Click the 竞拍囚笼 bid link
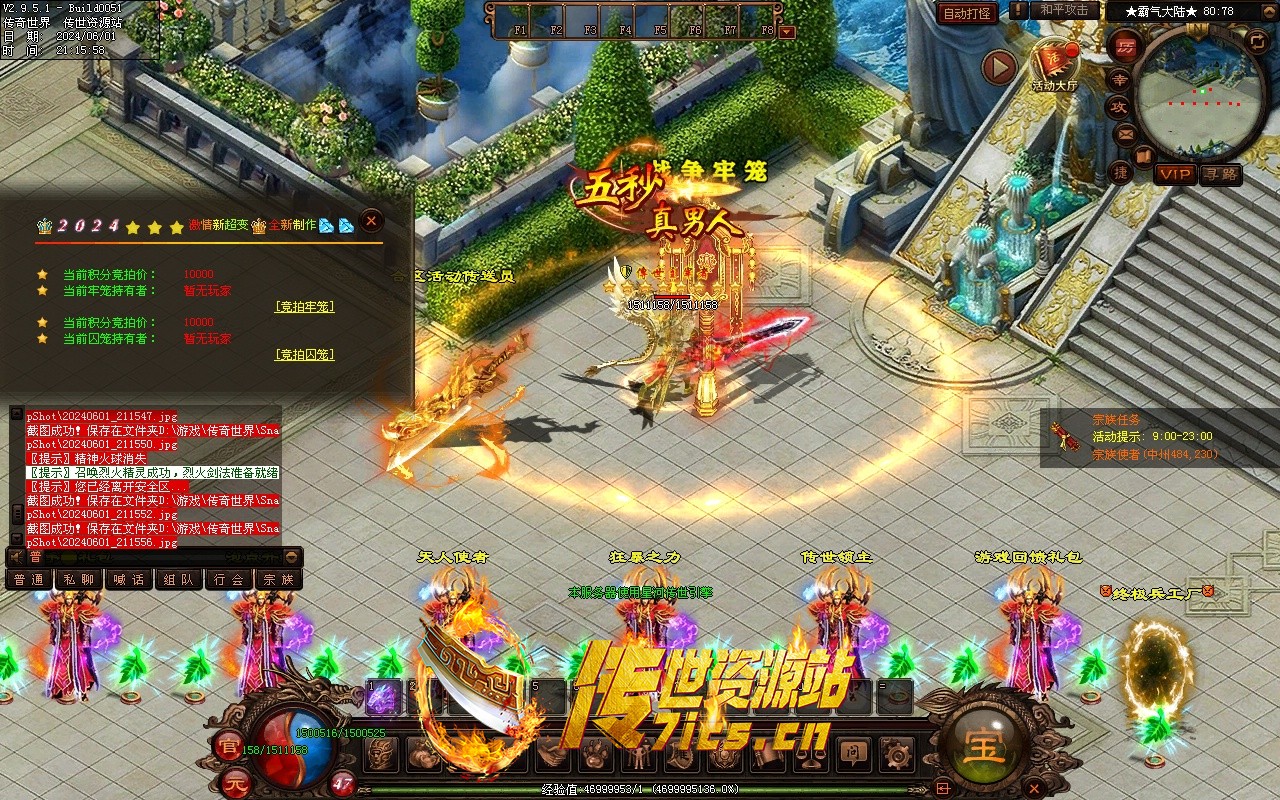 coord(304,355)
